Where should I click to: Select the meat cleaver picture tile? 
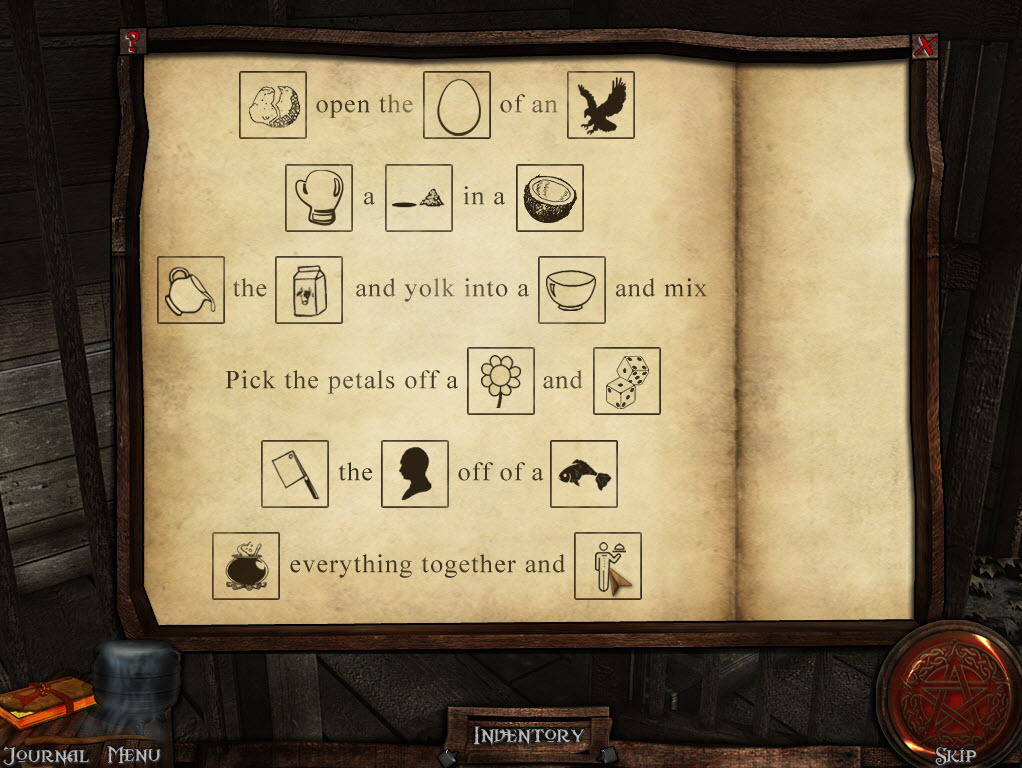pyautogui.click(x=295, y=473)
